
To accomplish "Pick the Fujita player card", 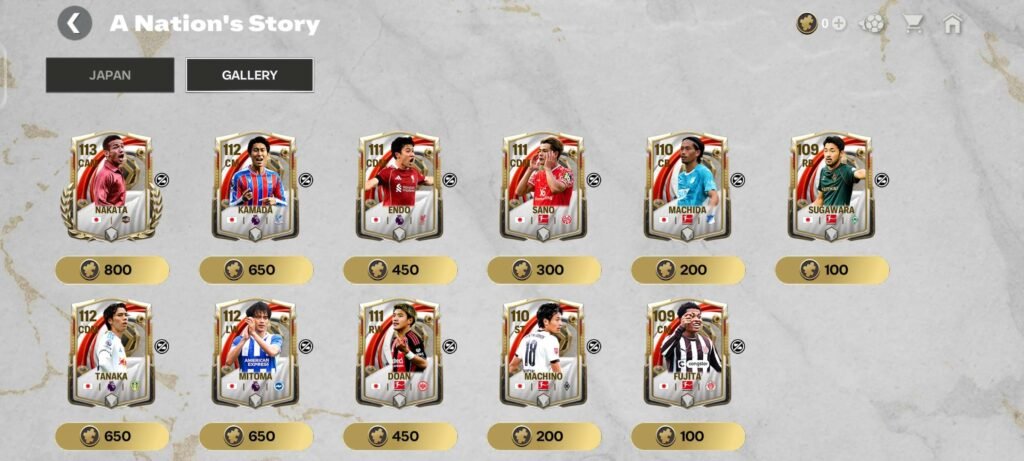I will 687,354.
